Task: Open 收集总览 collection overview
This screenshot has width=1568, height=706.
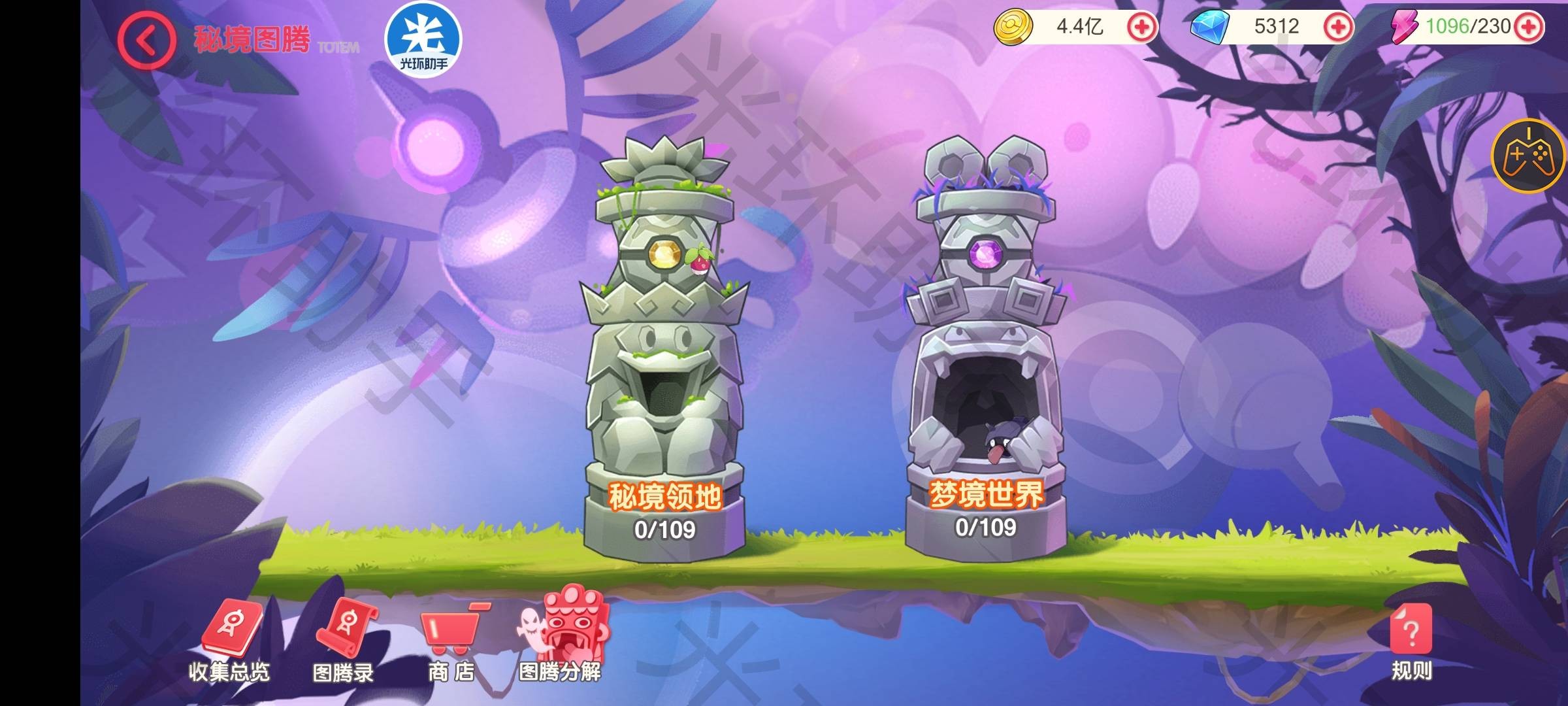Action: pos(229,642)
